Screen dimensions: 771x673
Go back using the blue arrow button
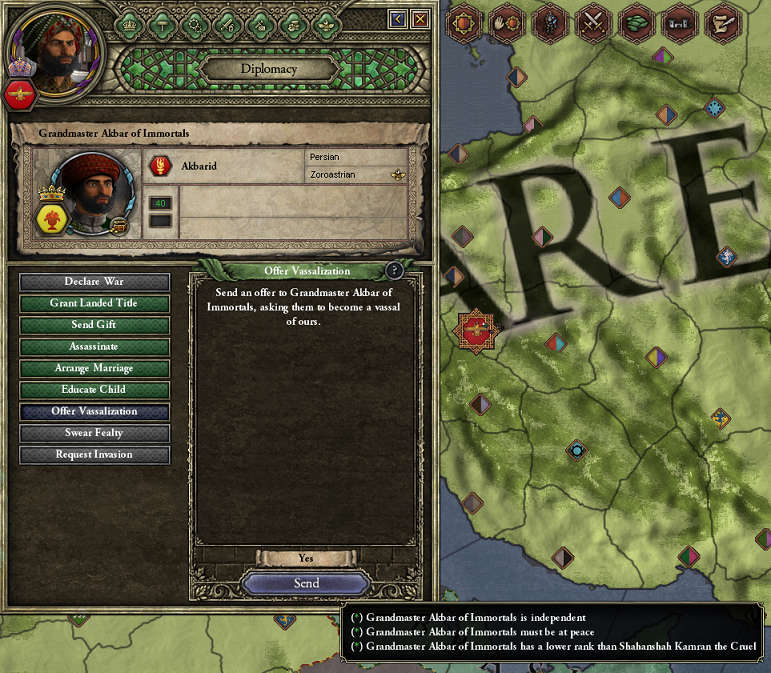[398, 18]
